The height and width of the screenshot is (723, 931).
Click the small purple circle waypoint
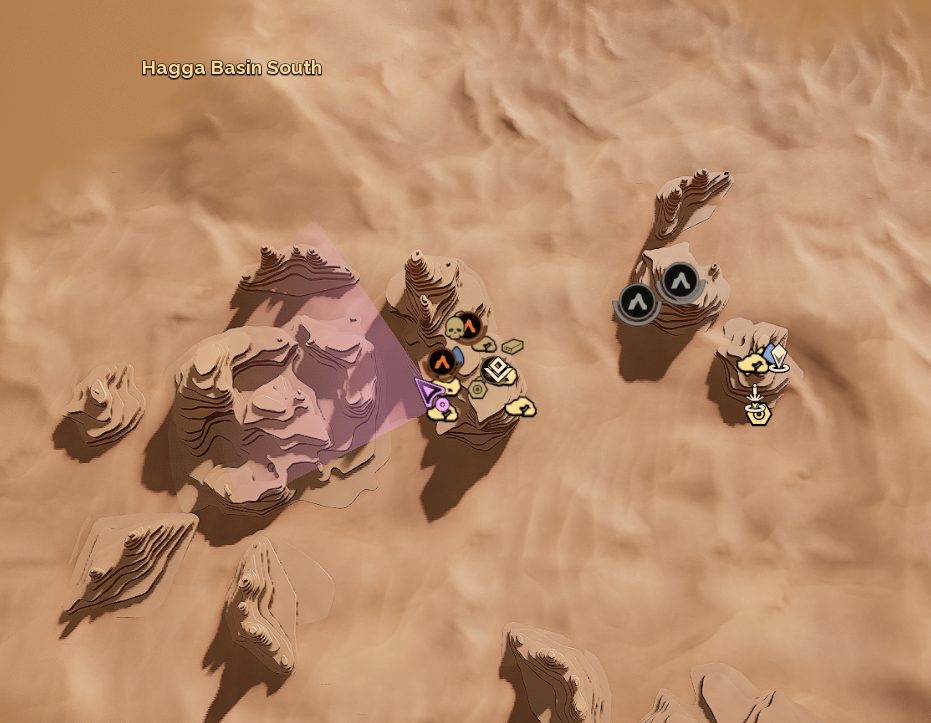tap(441, 404)
